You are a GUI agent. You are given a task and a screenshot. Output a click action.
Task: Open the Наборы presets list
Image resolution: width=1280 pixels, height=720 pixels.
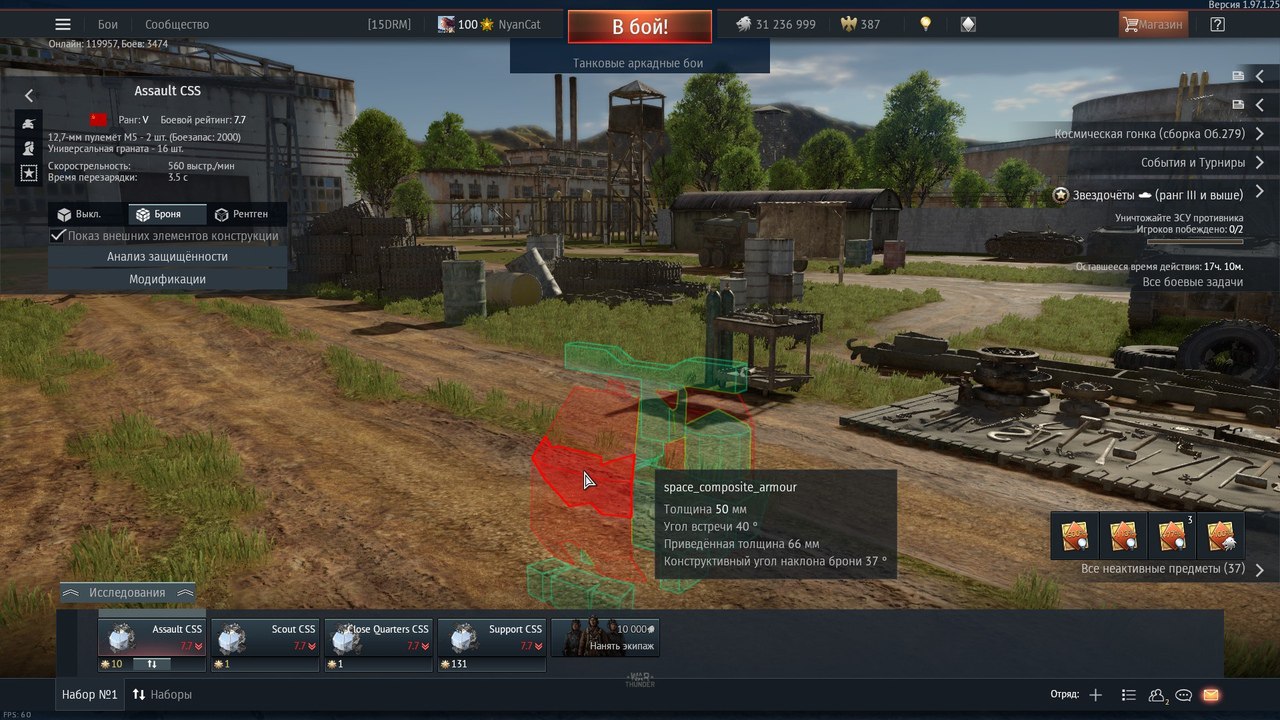point(162,694)
